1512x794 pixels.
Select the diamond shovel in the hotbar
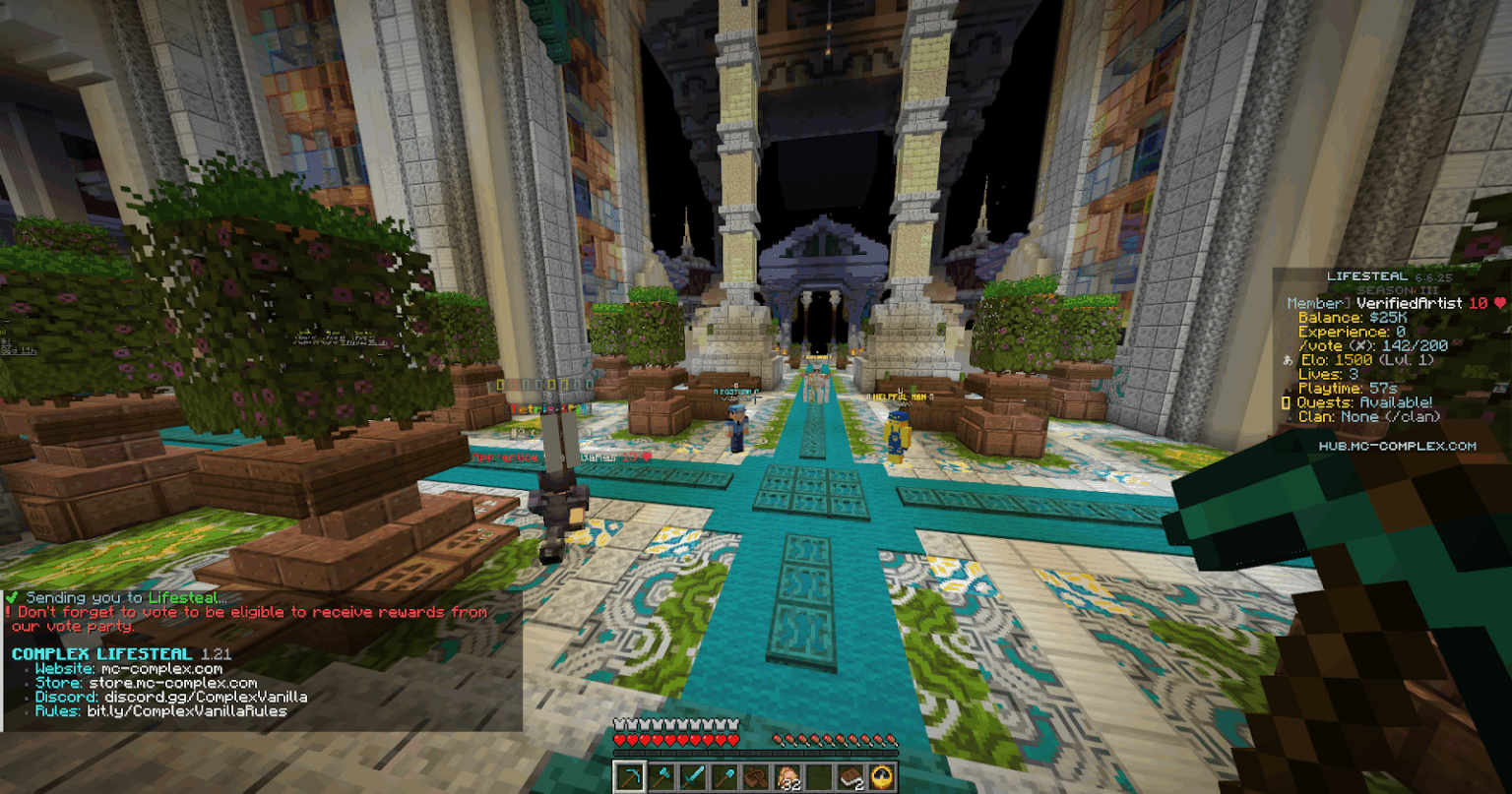[725, 776]
